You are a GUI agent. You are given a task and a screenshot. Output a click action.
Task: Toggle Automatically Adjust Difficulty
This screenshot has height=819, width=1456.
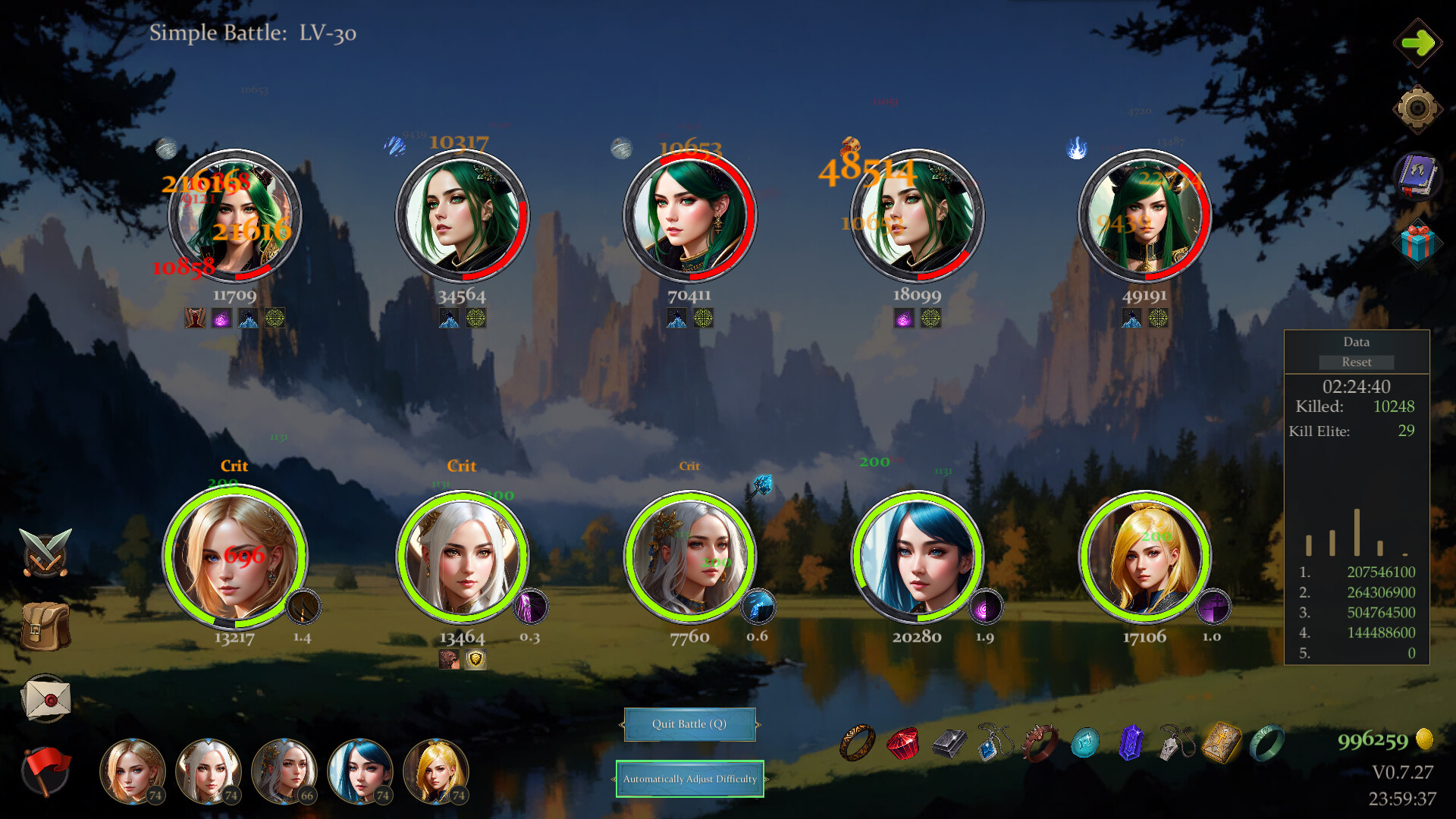[689, 779]
